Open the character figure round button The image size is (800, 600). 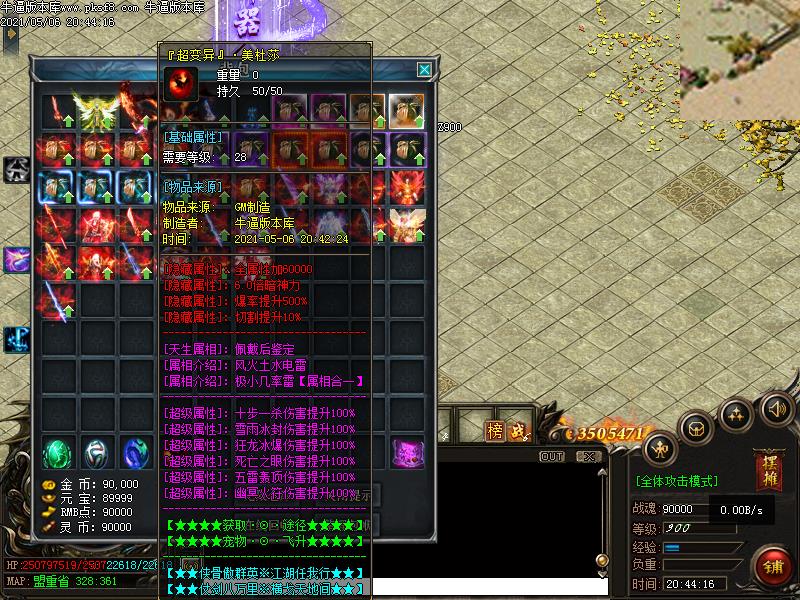pos(659,447)
